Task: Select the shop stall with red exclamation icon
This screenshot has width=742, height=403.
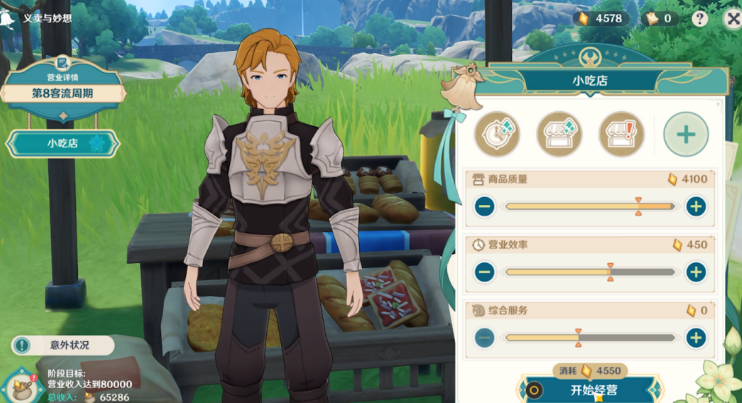Action: (621, 134)
